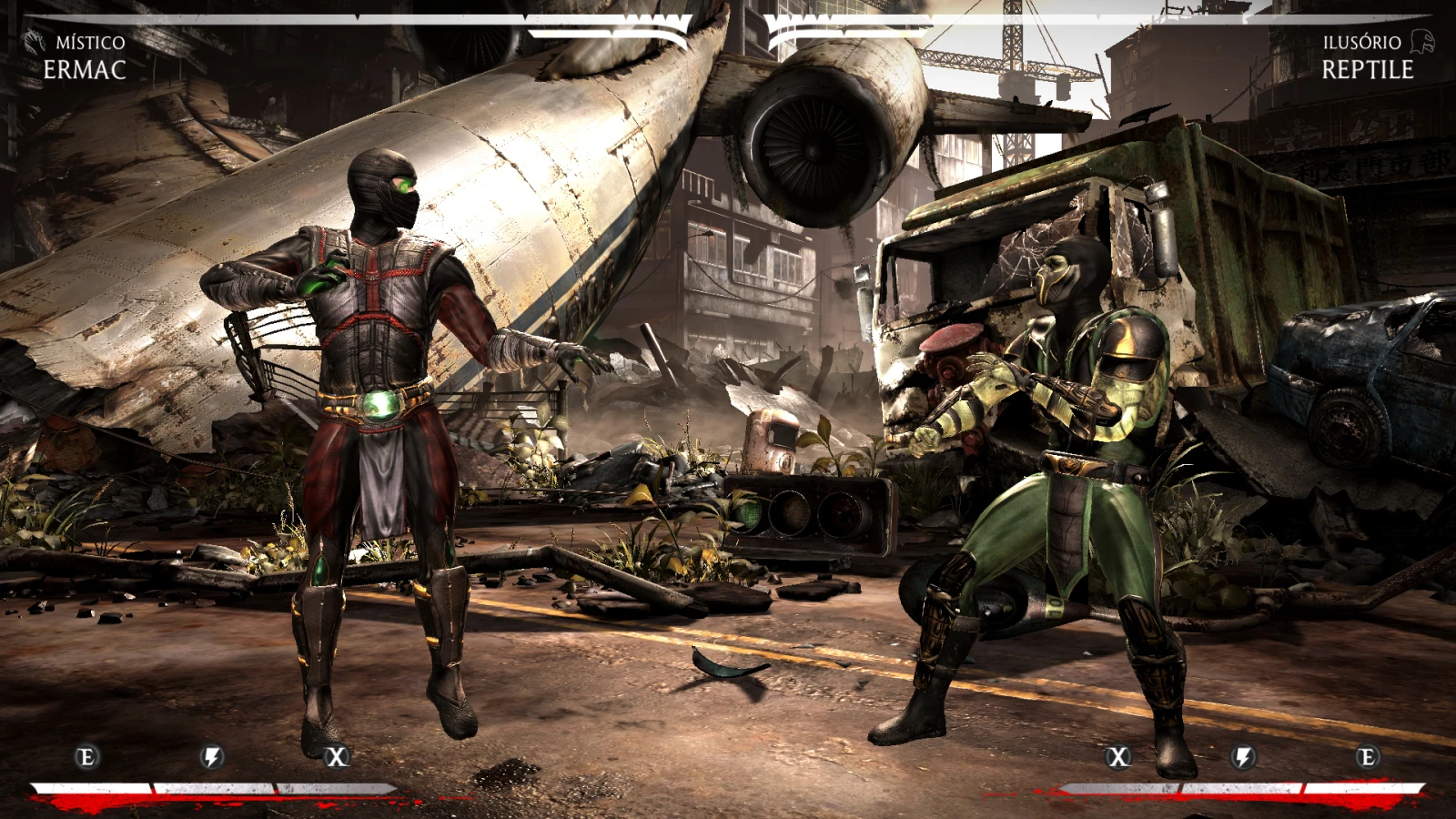1456x819 pixels.
Task: Click the fallen traffic light in the arena
Action: click(x=810, y=519)
